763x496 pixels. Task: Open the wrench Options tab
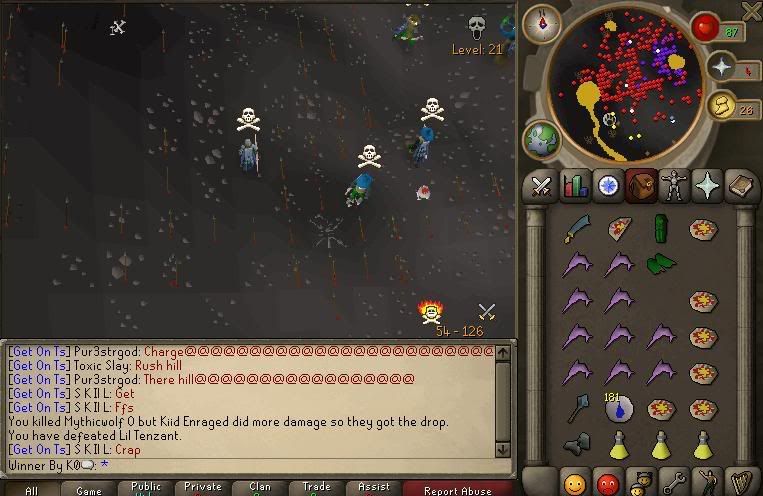[676, 482]
